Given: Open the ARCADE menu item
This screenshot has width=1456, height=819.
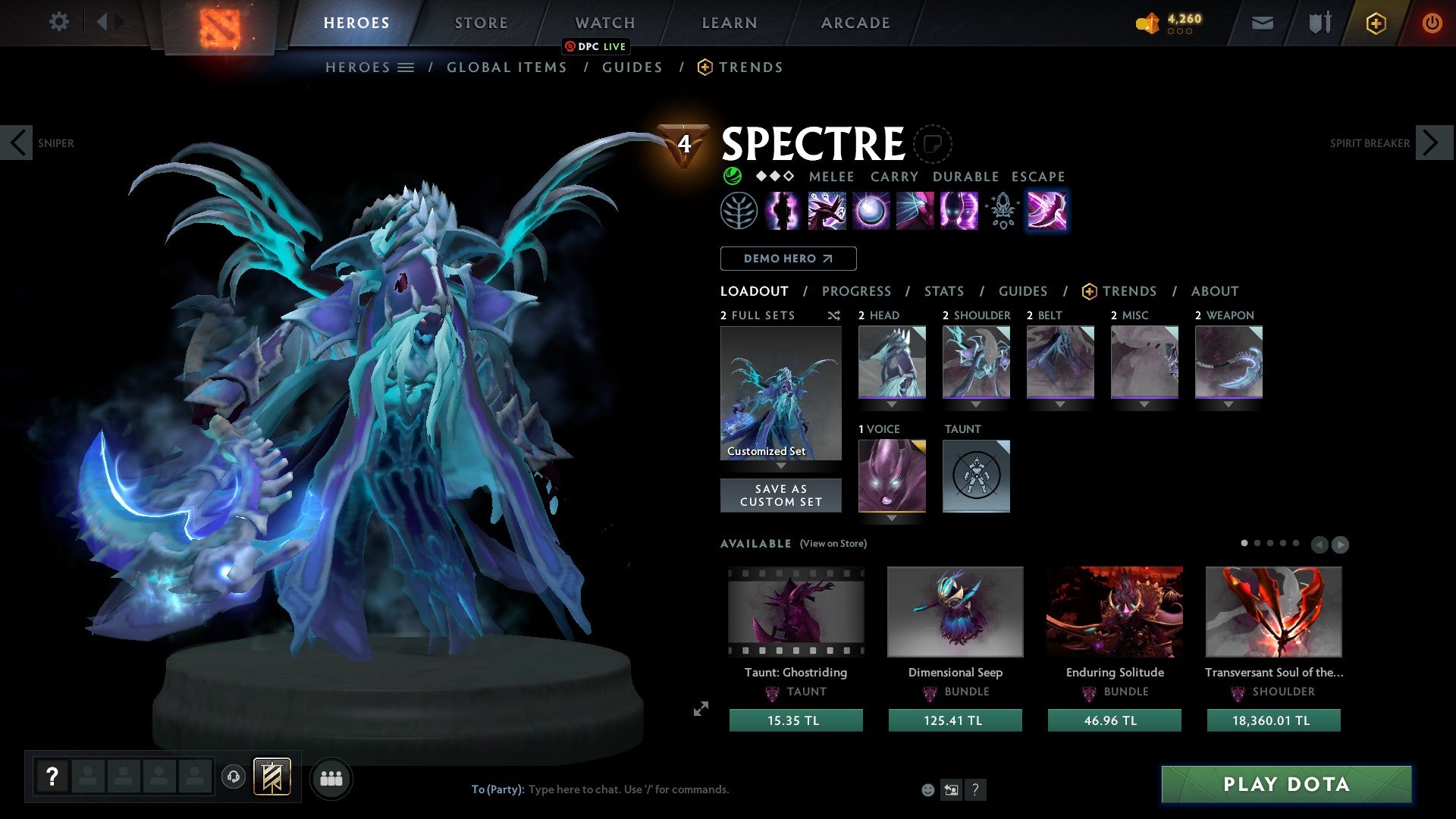Looking at the screenshot, I should pyautogui.click(x=855, y=23).
